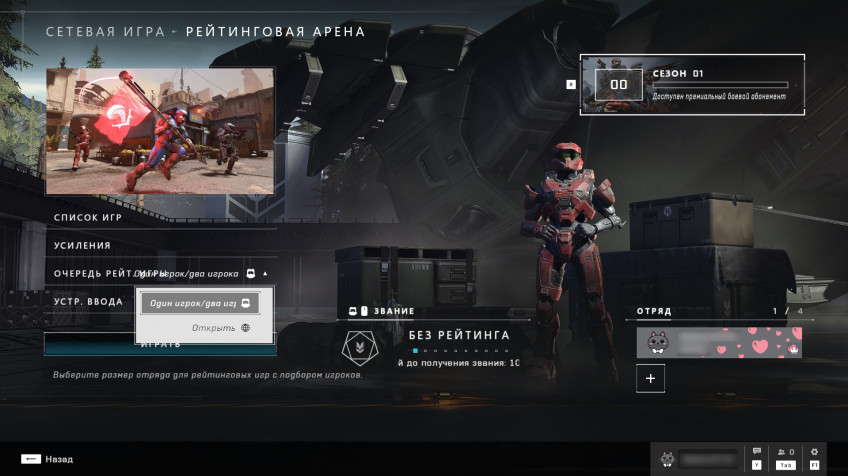
Task: Open the Список игр playlist entry
Action: pyautogui.click(x=90, y=217)
